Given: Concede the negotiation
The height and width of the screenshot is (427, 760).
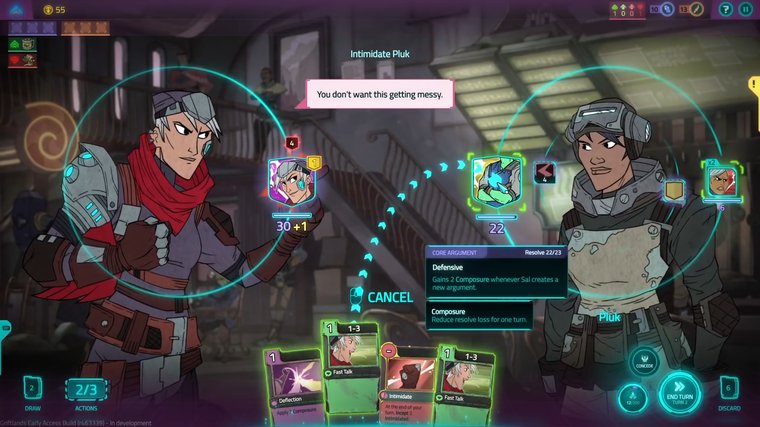Looking at the screenshot, I should 643,362.
